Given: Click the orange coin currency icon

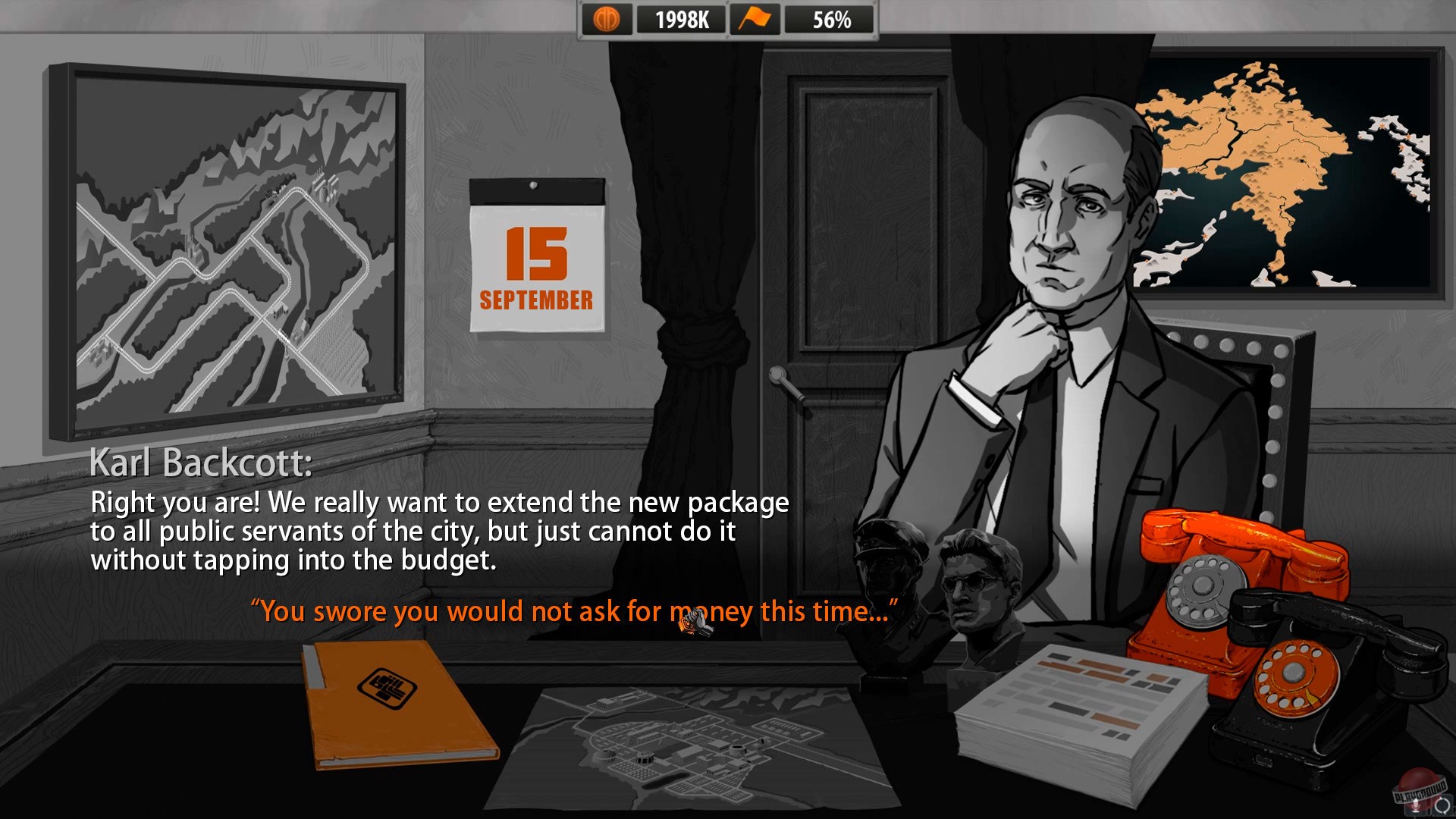Looking at the screenshot, I should click(609, 18).
